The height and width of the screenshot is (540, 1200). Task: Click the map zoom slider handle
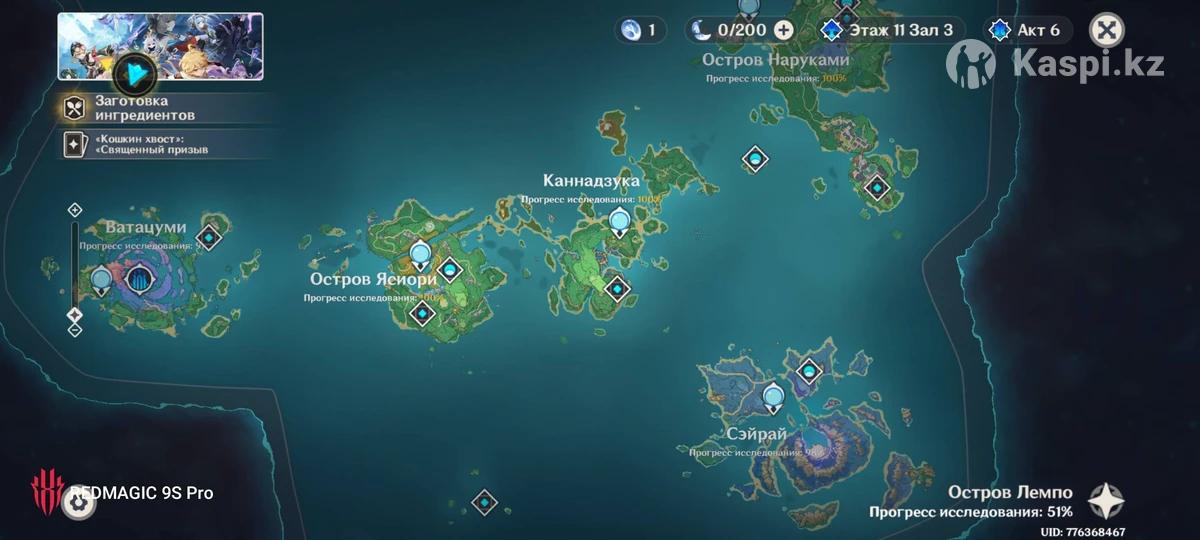click(x=74, y=315)
